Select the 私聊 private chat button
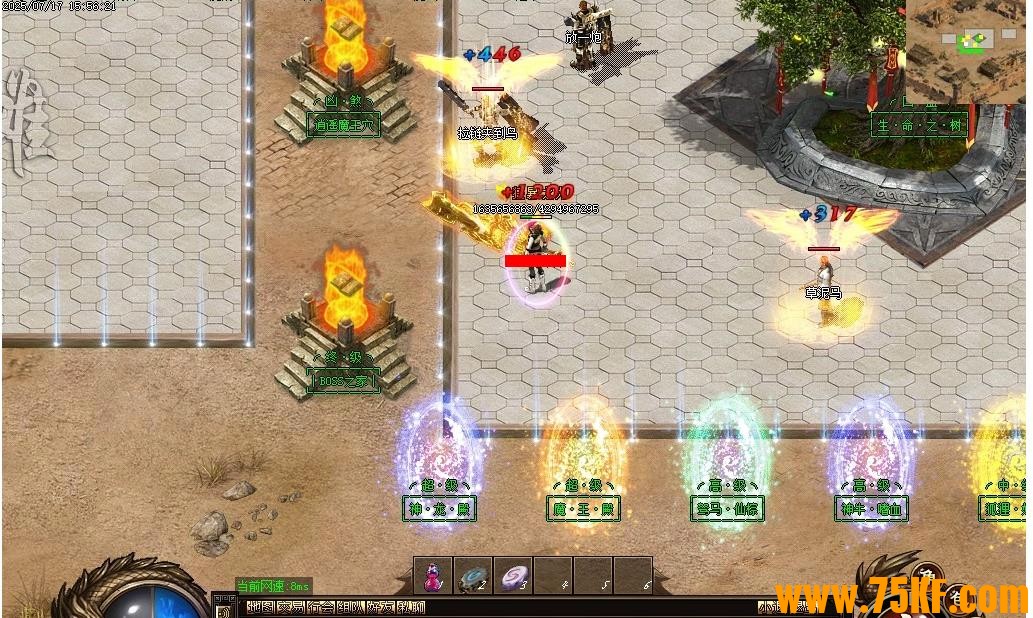Viewport: 1033px width, 618px height. (410, 608)
